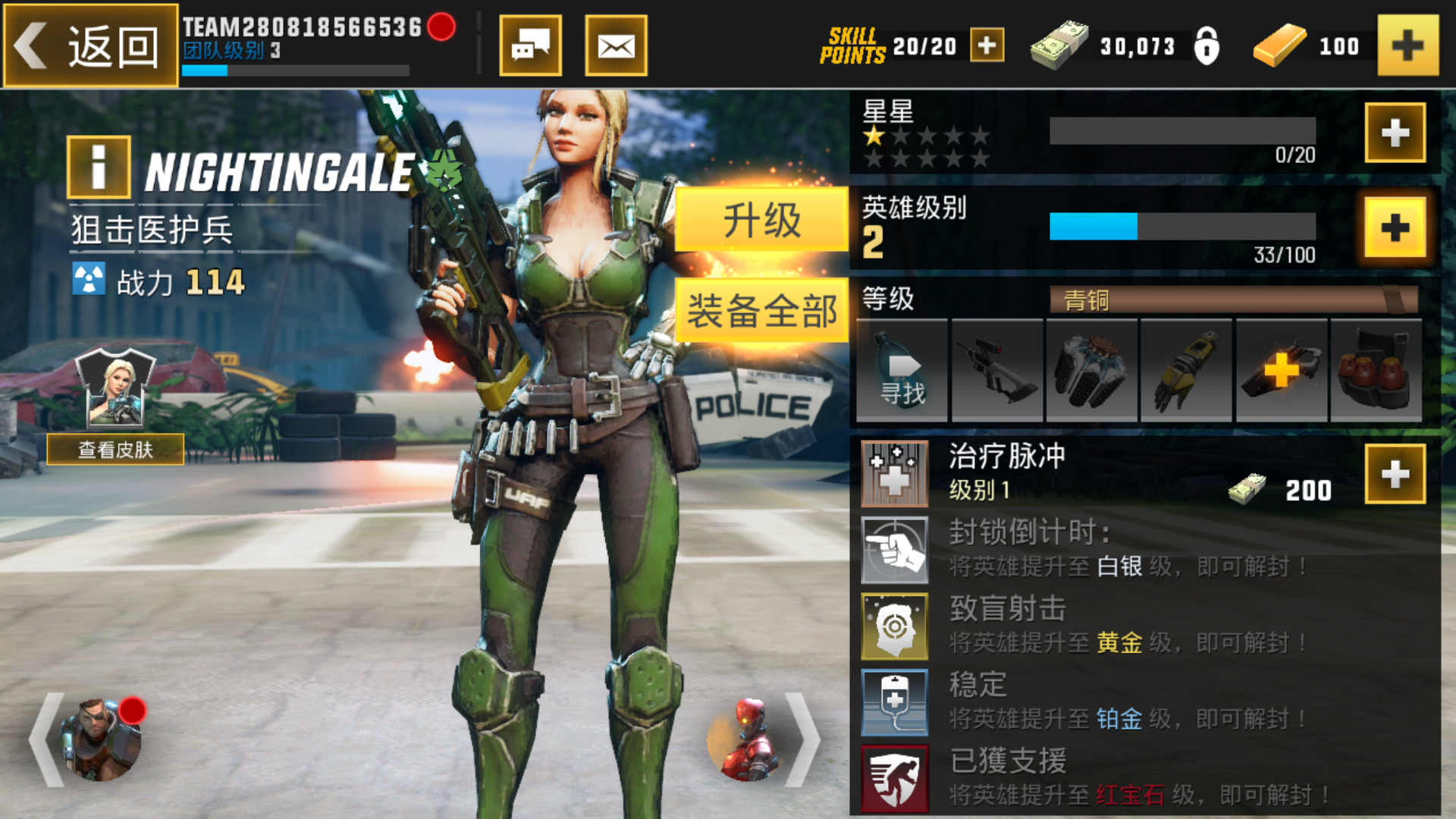Select the 治疗脉冲 healing pulse skill icon
This screenshot has width=1456, height=819.
click(895, 474)
